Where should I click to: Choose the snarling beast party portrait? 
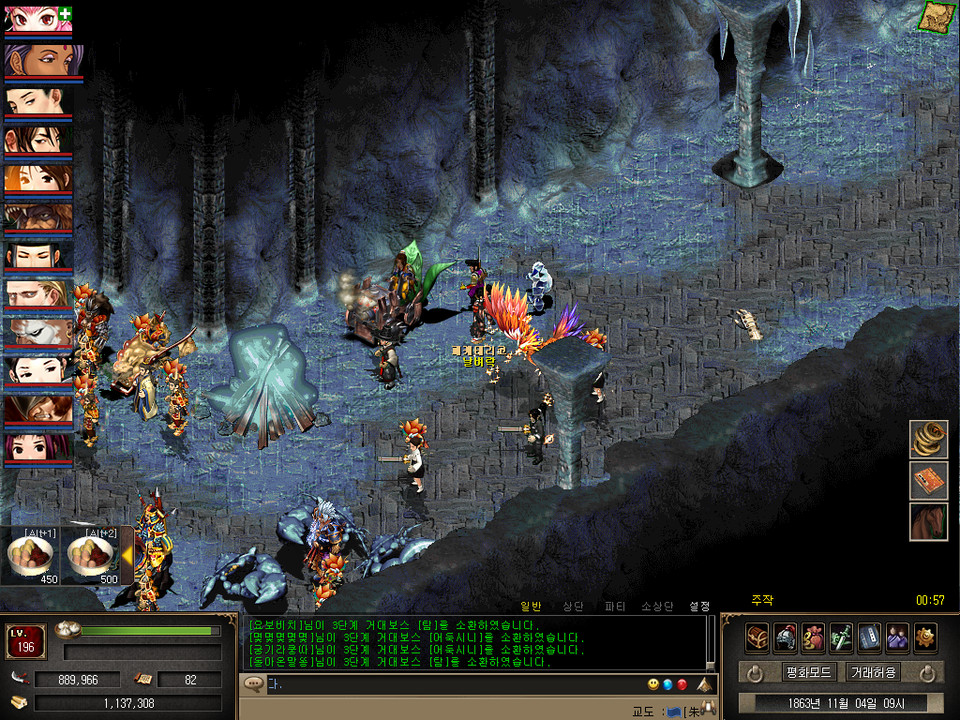[x=37, y=218]
